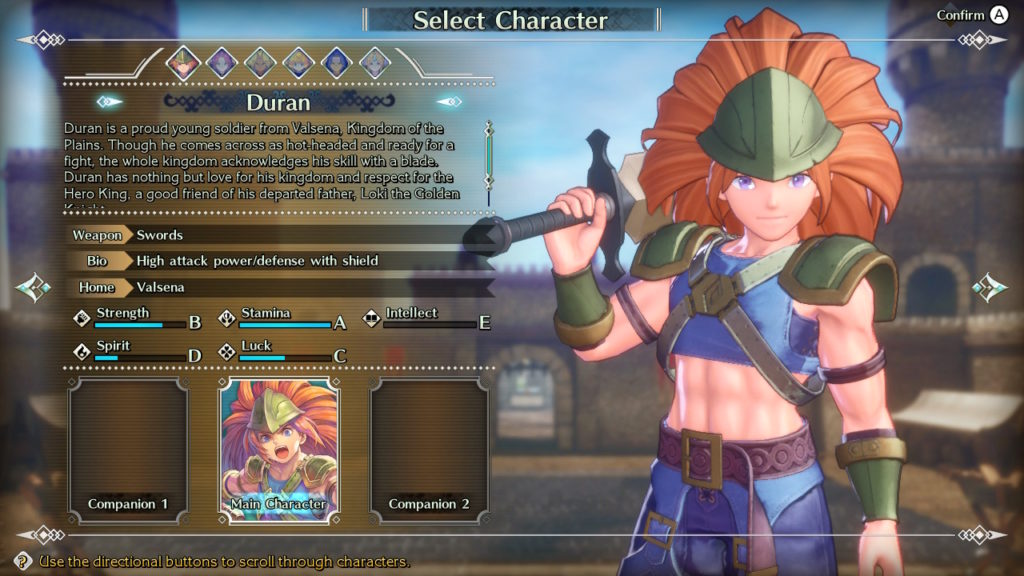Select the Main Character slot with Duran
The height and width of the screenshot is (576, 1024).
click(x=278, y=450)
